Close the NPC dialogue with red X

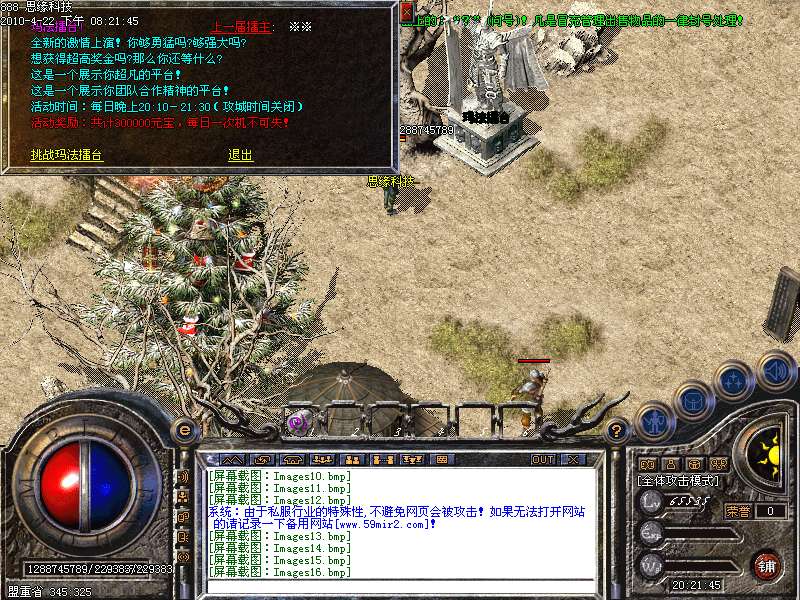pyautogui.click(x=406, y=13)
